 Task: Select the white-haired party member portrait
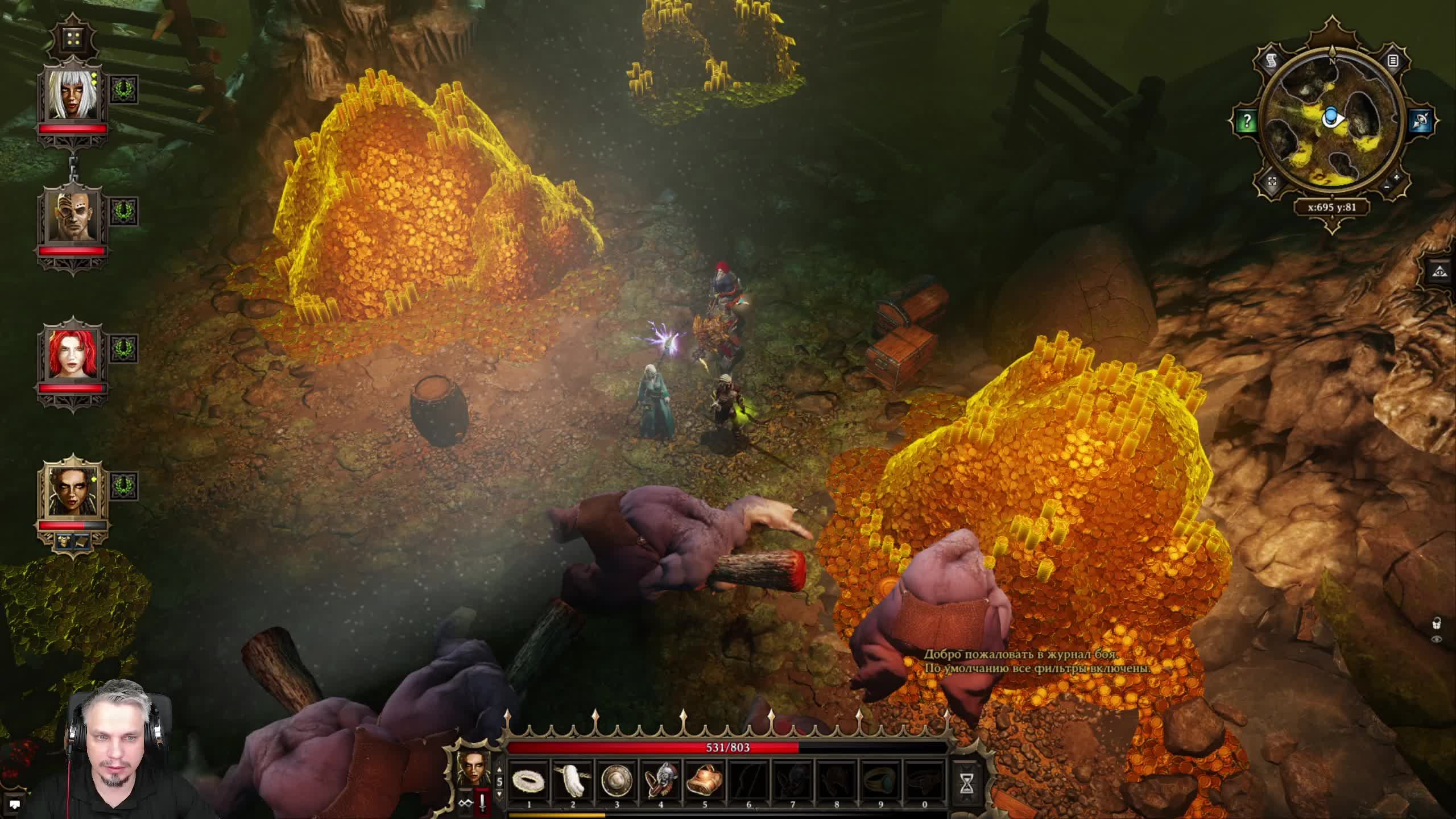72,94
